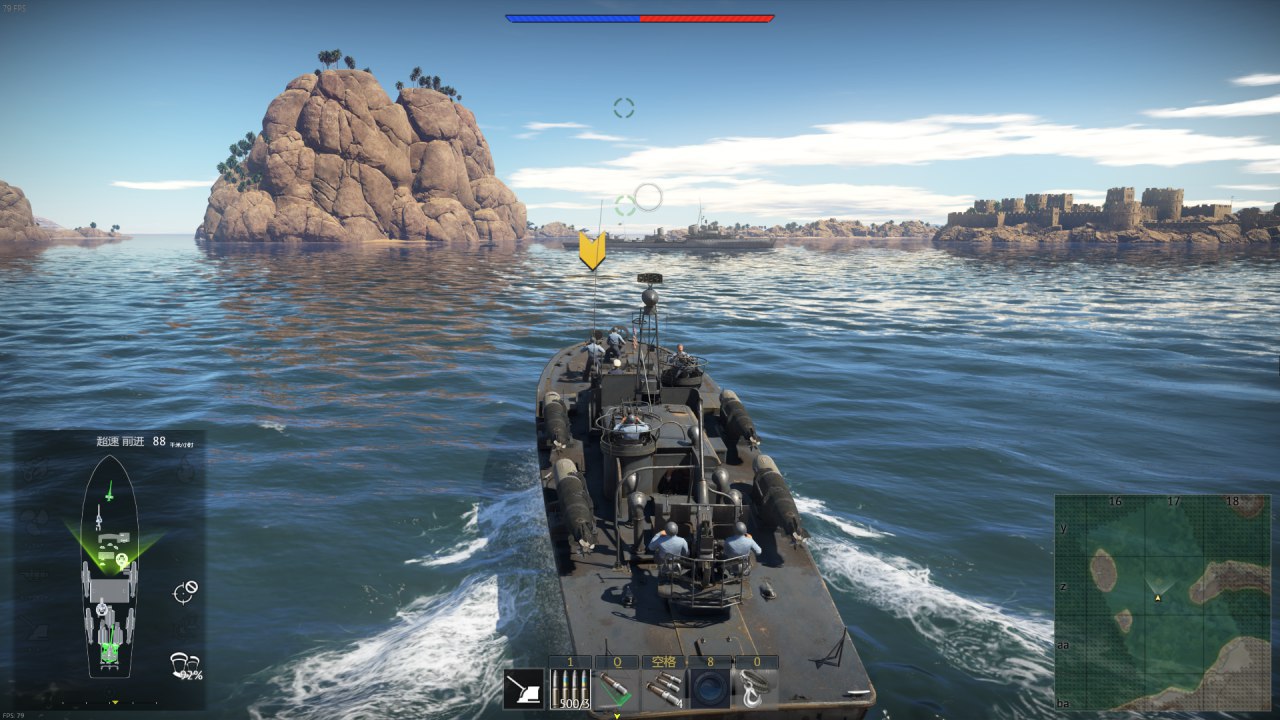Launch a single torpedo from the Q slot

pos(617,689)
